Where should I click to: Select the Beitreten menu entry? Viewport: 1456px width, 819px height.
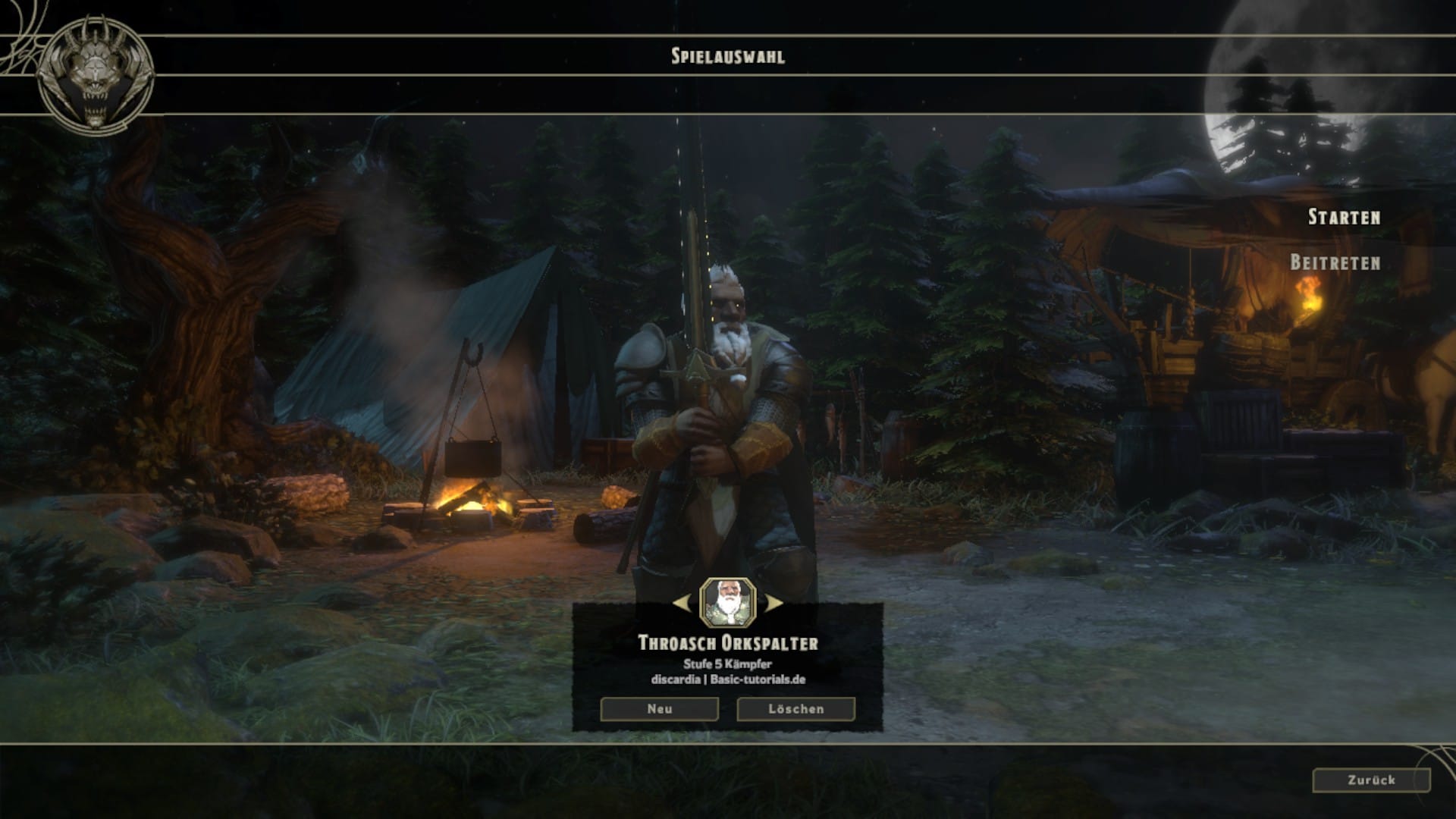pyautogui.click(x=1335, y=263)
